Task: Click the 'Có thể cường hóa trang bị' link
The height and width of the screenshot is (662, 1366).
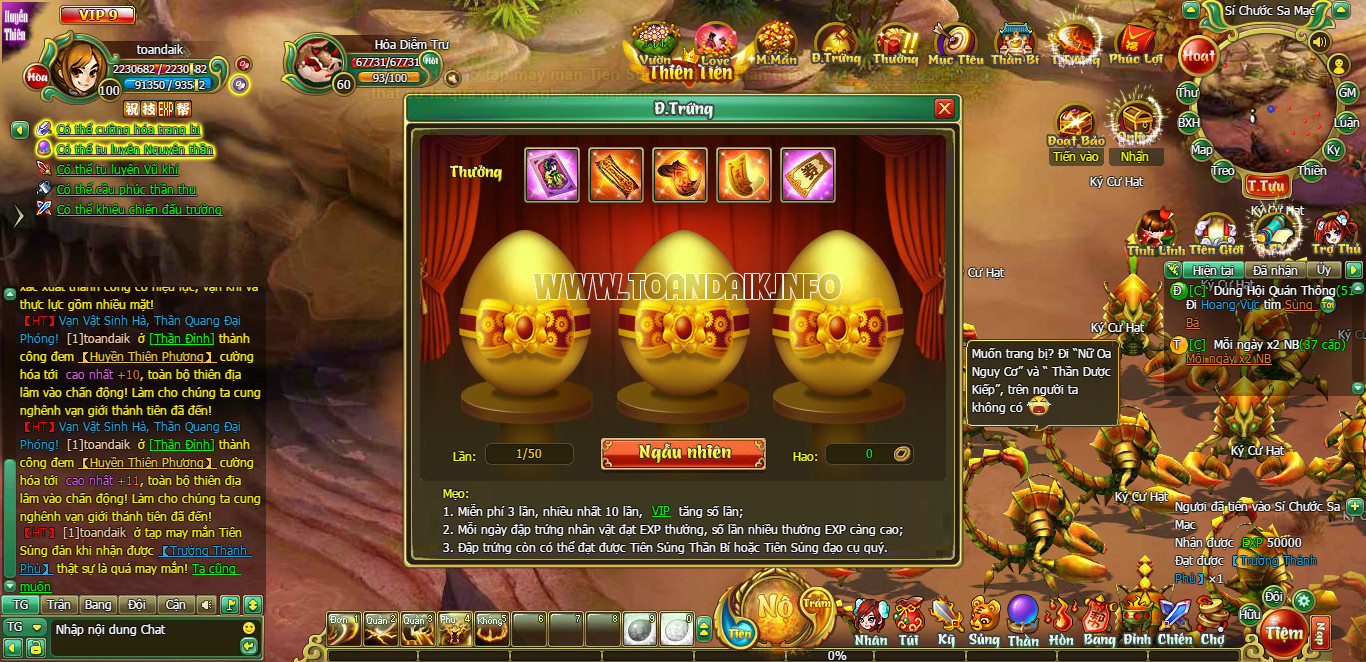Action: 129,130
